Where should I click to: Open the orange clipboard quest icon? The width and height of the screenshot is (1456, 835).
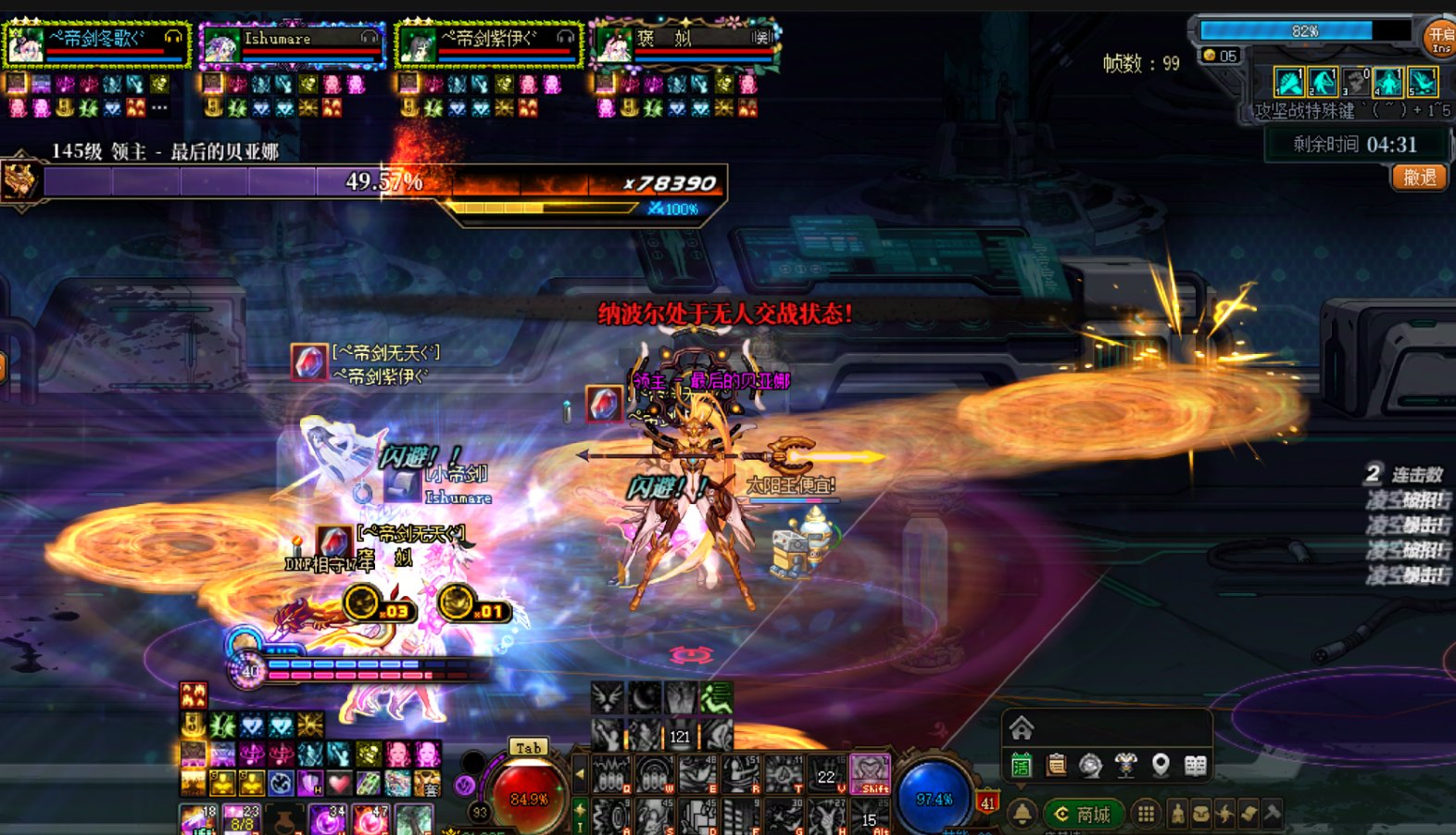click(1056, 765)
